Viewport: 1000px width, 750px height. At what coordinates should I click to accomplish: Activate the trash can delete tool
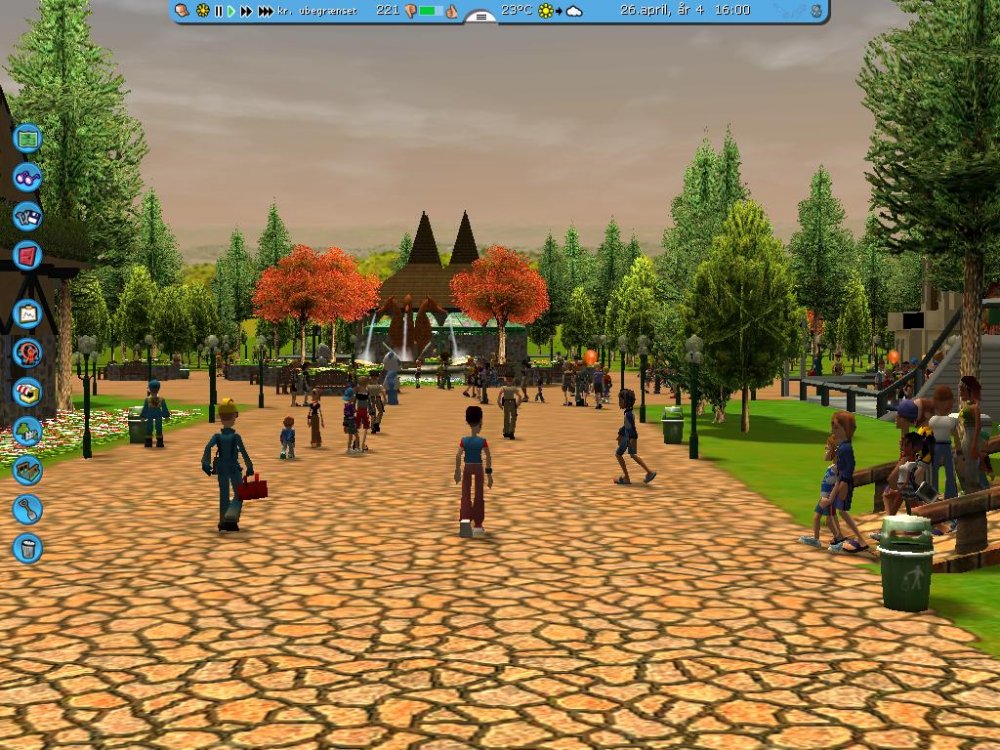[28, 548]
